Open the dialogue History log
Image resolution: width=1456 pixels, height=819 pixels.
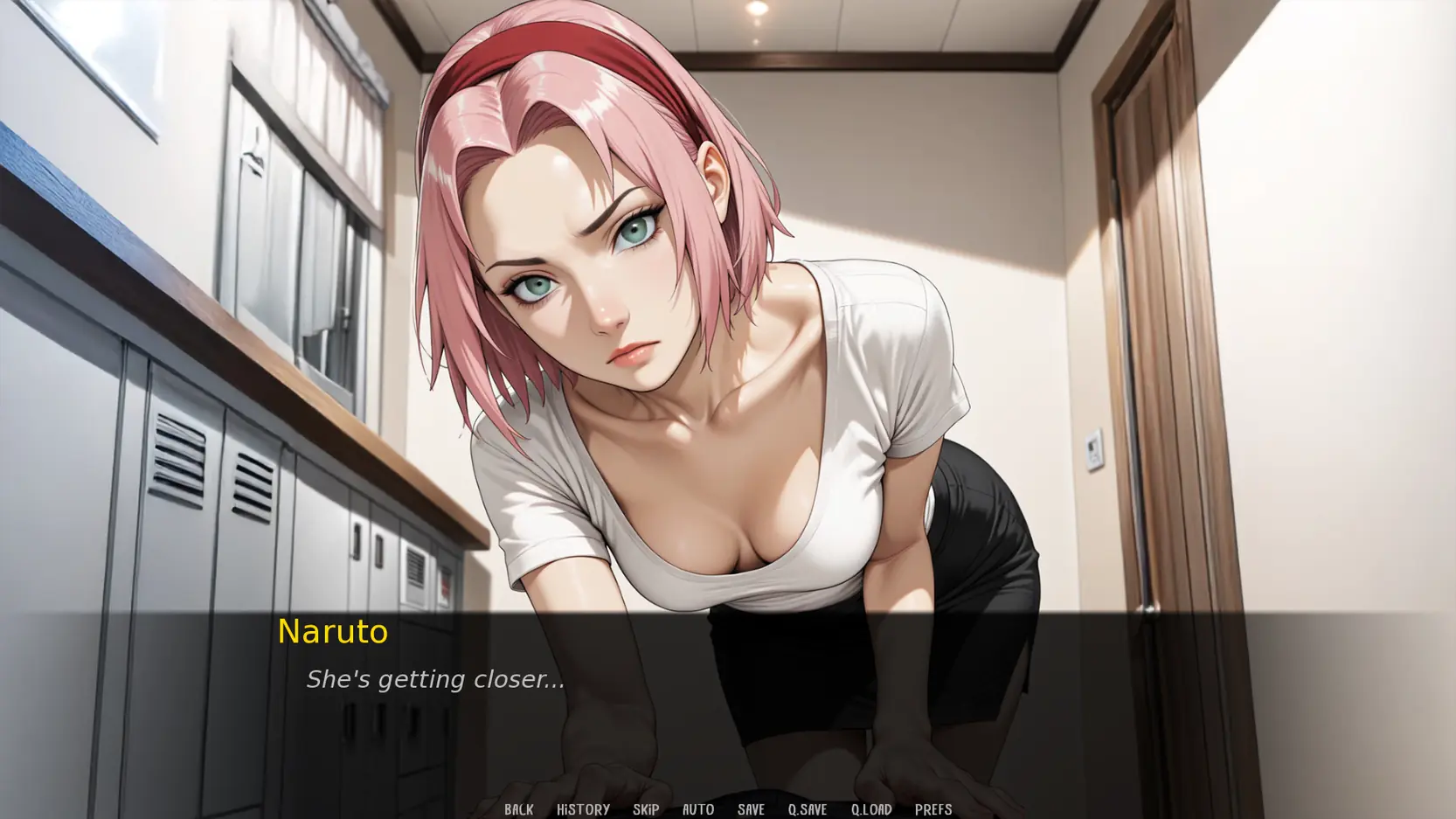pyautogui.click(x=583, y=809)
